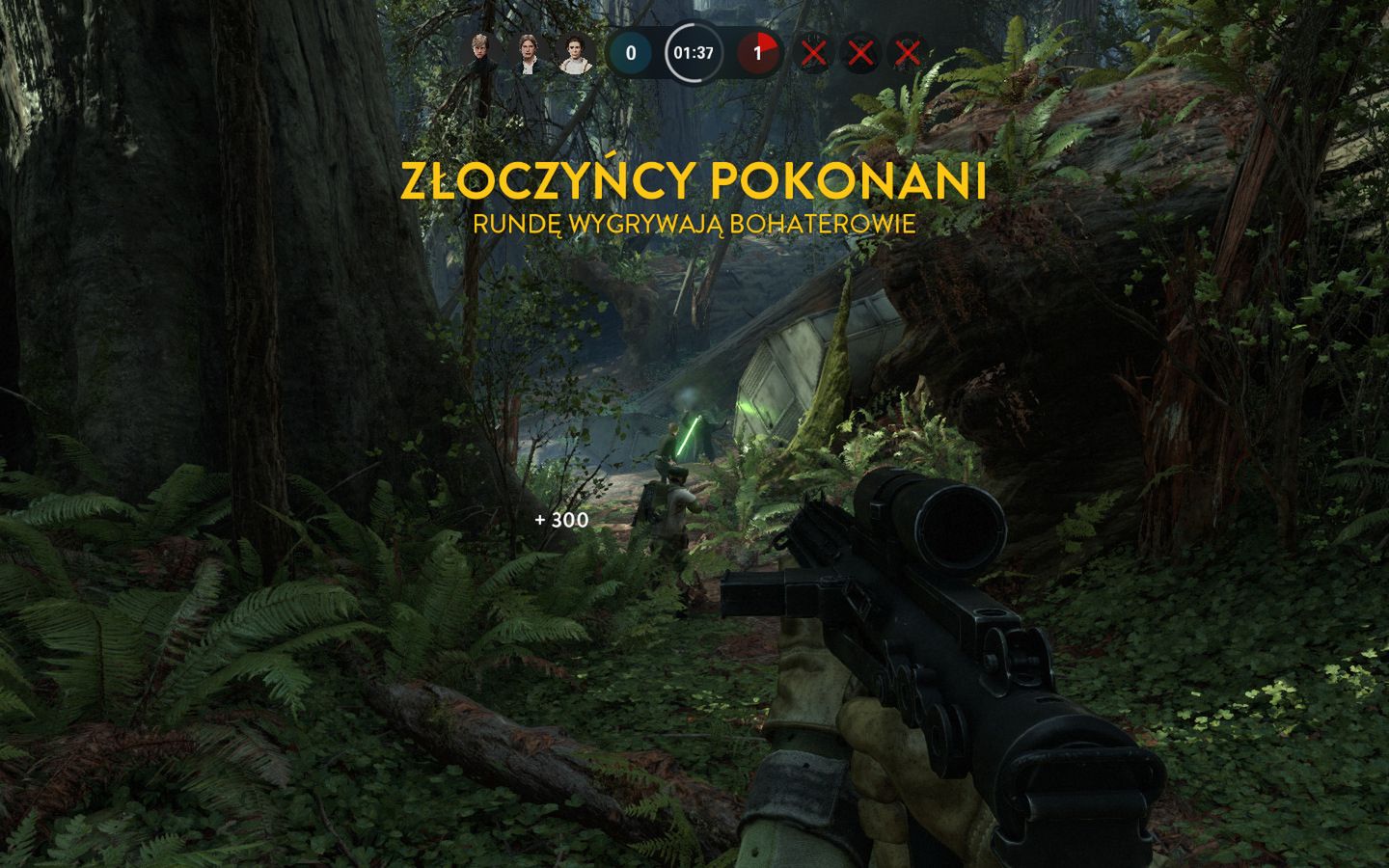Select the red villains score circle showing 1
The width and height of the screenshot is (1389, 868).
758,55
